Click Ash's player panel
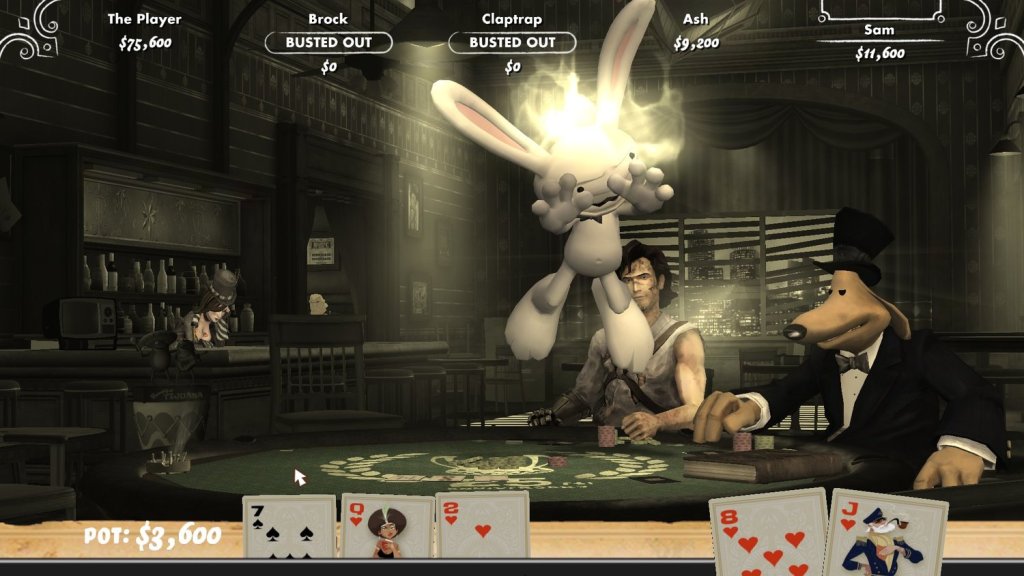 pos(696,31)
